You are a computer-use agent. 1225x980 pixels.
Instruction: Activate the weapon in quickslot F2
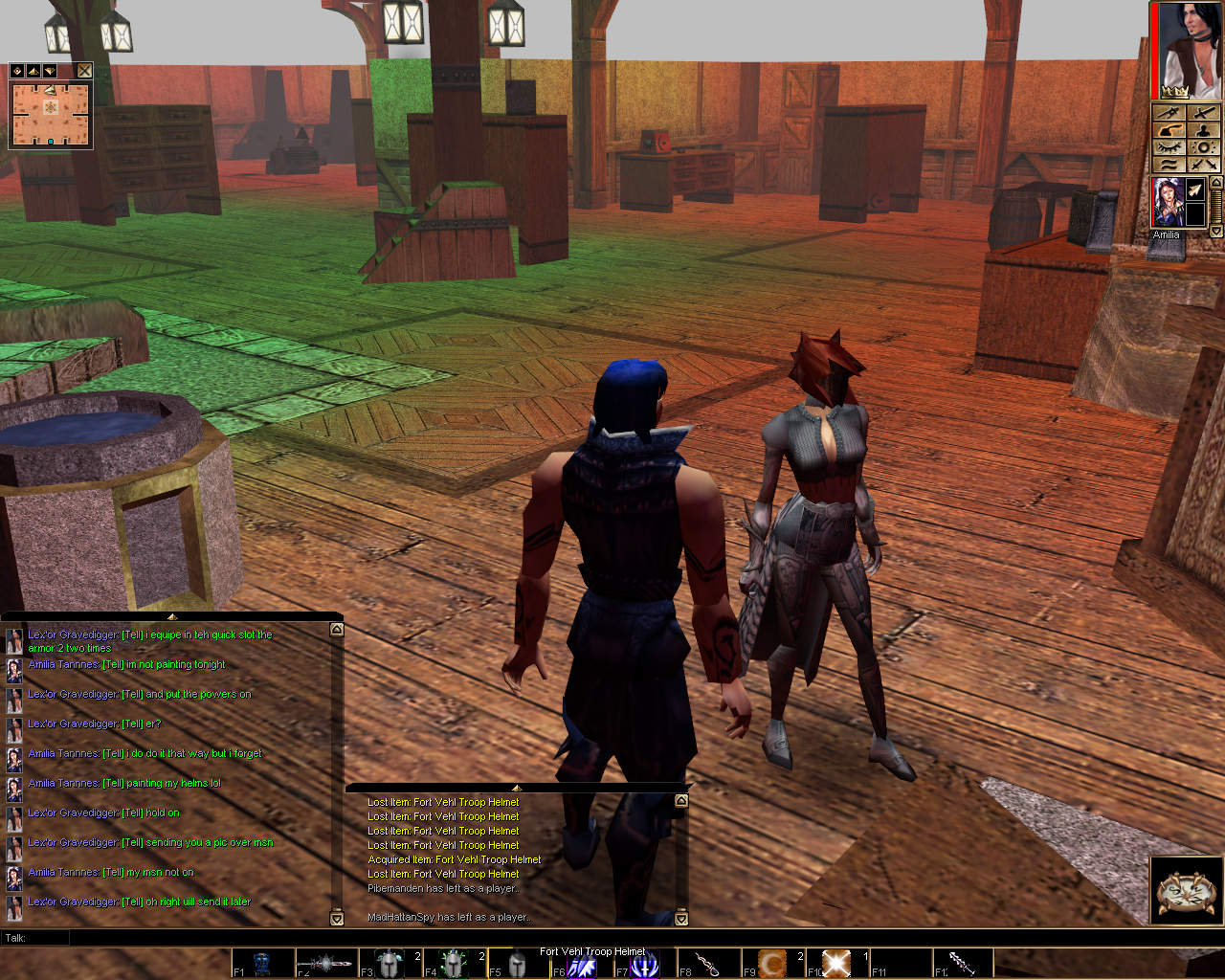pyautogui.click(x=325, y=963)
